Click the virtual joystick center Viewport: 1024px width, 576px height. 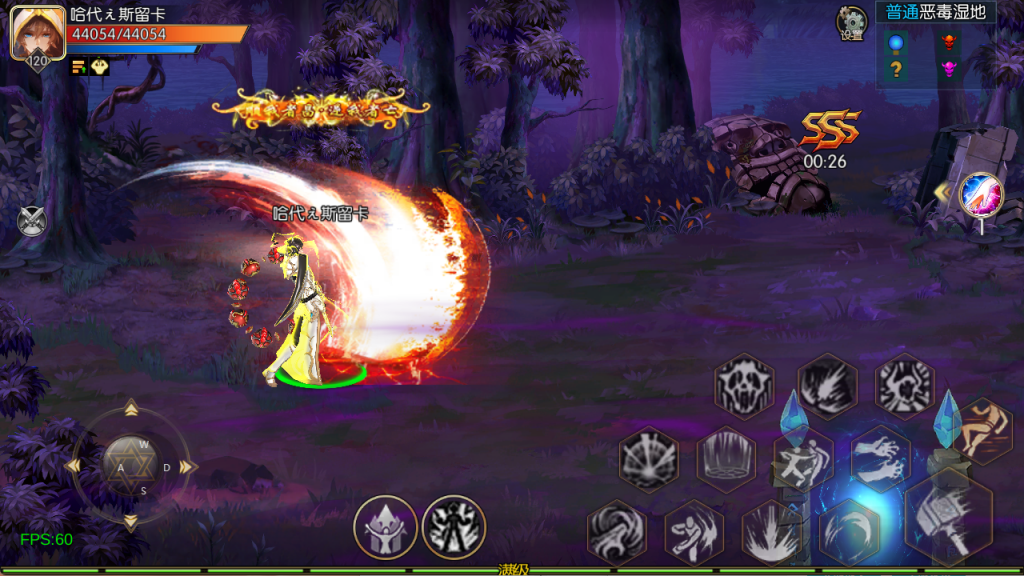[130, 465]
